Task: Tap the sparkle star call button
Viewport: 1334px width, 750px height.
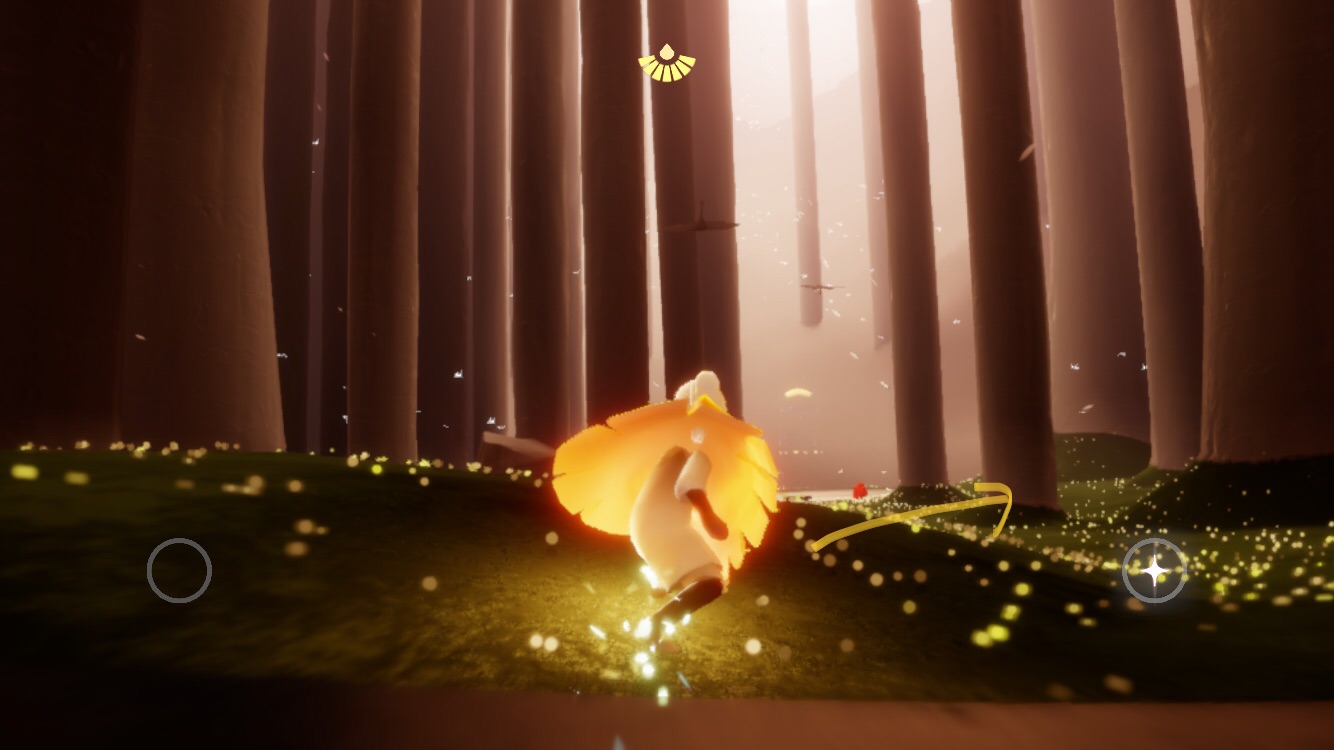Action: pyautogui.click(x=1154, y=570)
